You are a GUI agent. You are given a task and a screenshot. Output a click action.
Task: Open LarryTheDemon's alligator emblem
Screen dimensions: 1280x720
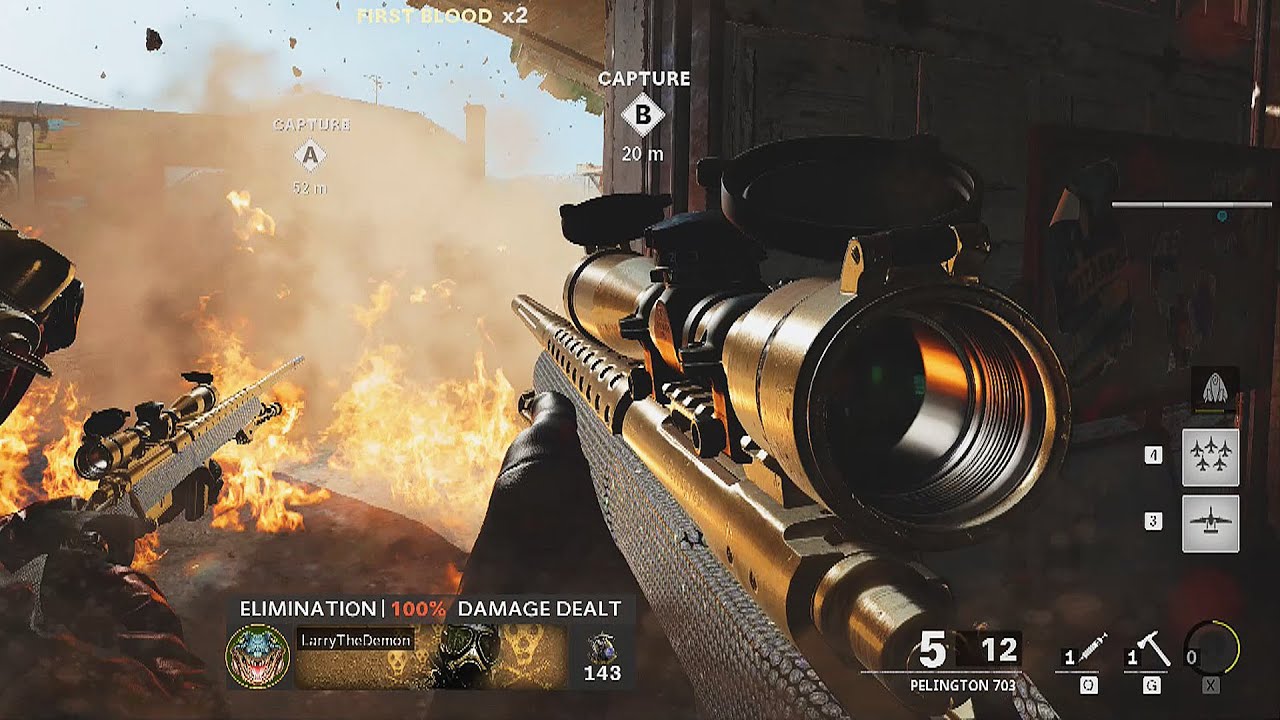click(258, 657)
